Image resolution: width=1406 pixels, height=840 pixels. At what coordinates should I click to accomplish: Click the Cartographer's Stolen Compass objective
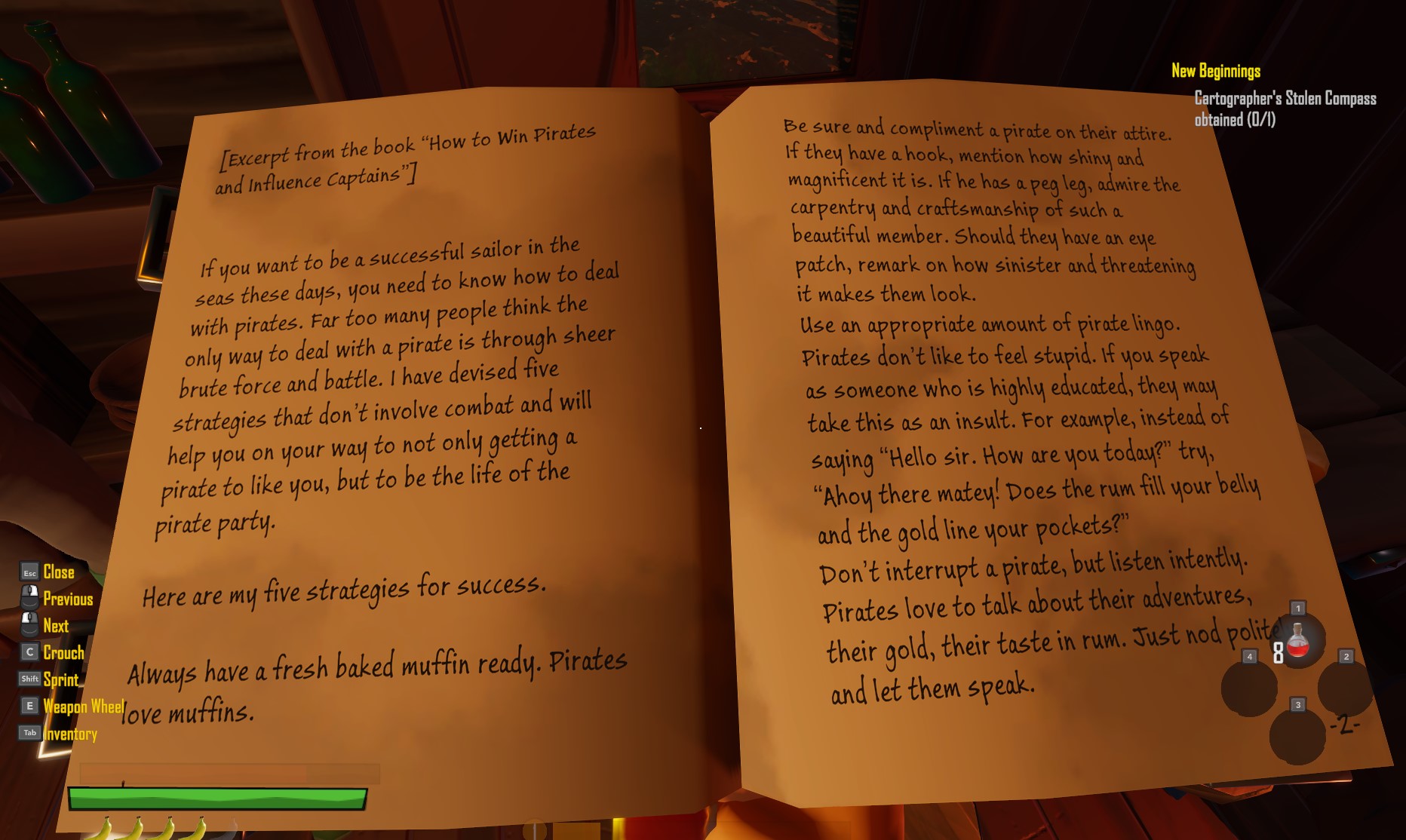click(x=1284, y=109)
